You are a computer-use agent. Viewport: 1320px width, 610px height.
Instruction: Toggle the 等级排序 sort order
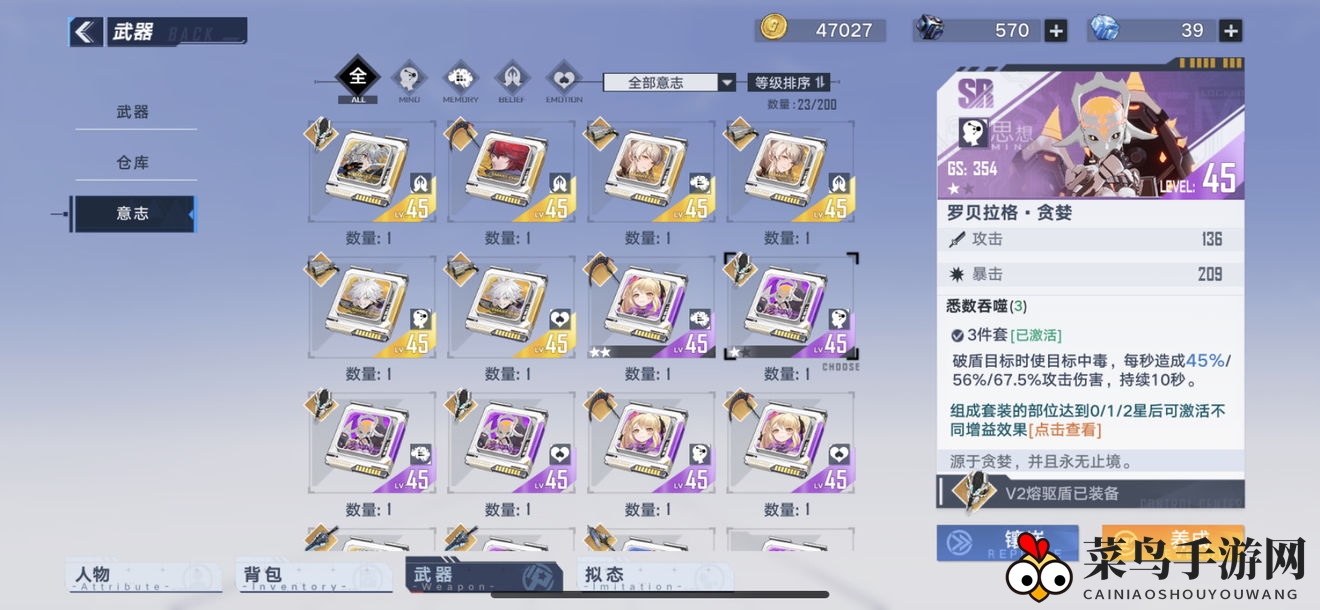click(789, 83)
